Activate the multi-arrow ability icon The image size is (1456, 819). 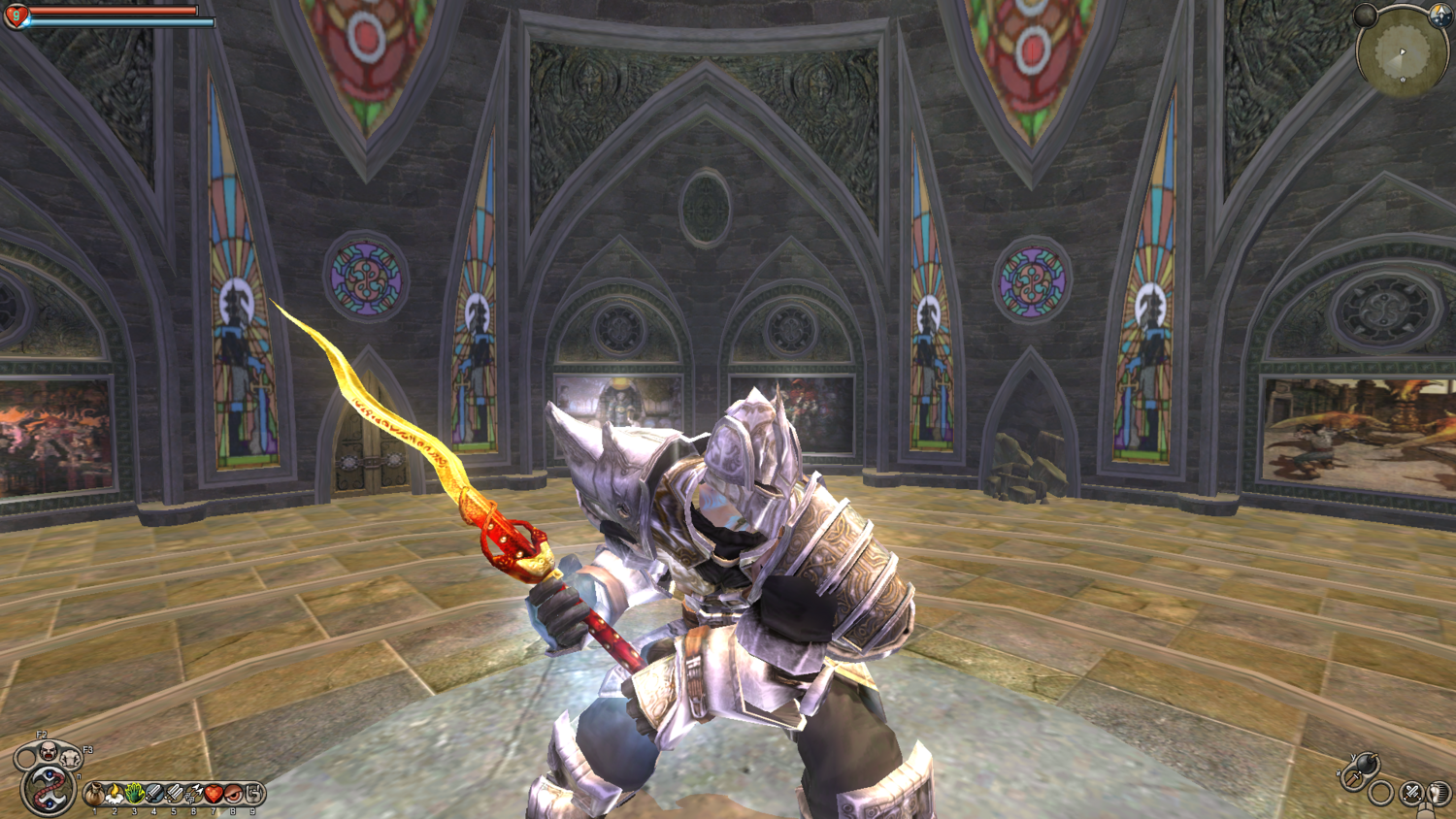click(194, 795)
